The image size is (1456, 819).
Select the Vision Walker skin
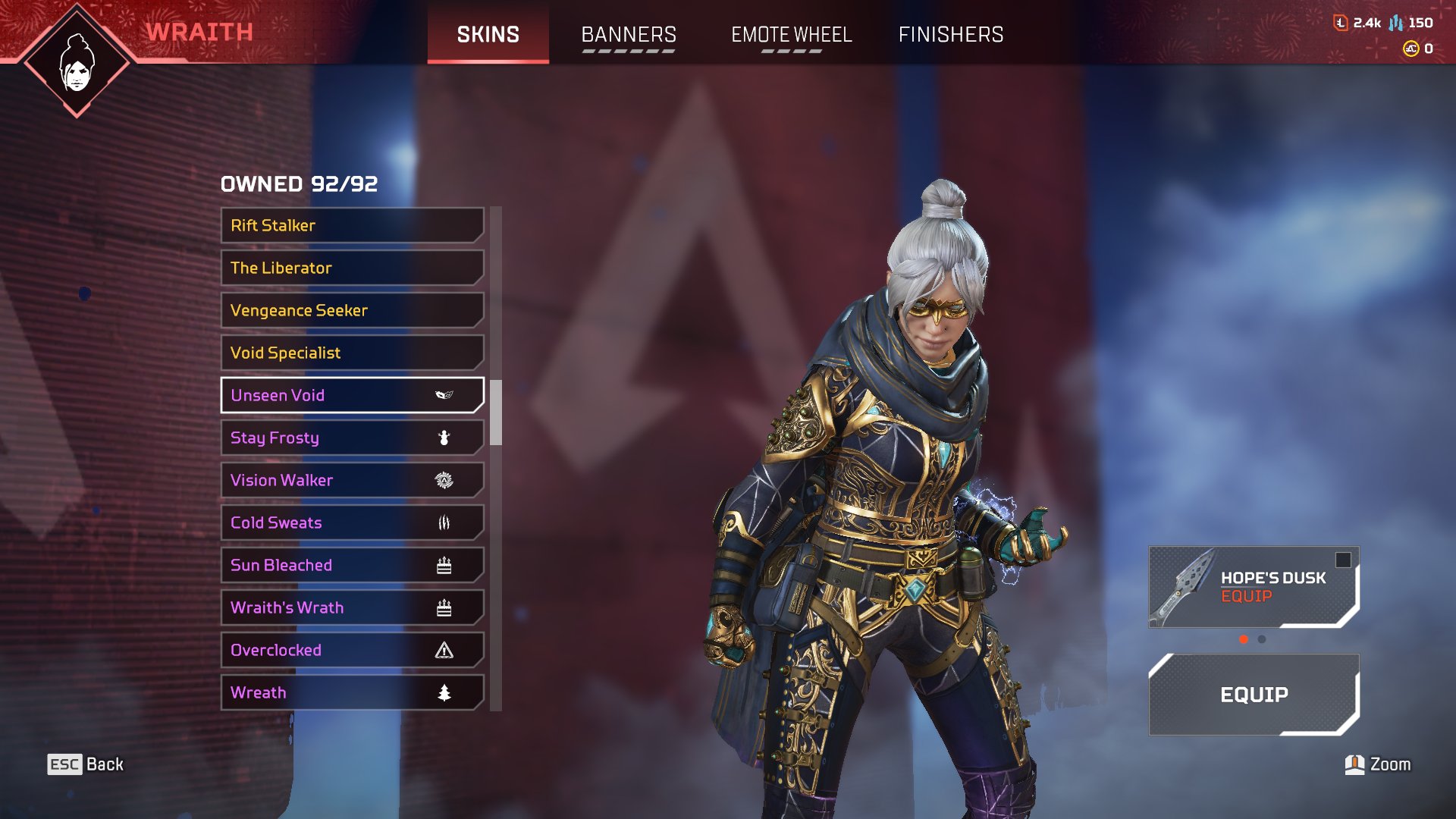pyautogui.click(x=352, y=480)
